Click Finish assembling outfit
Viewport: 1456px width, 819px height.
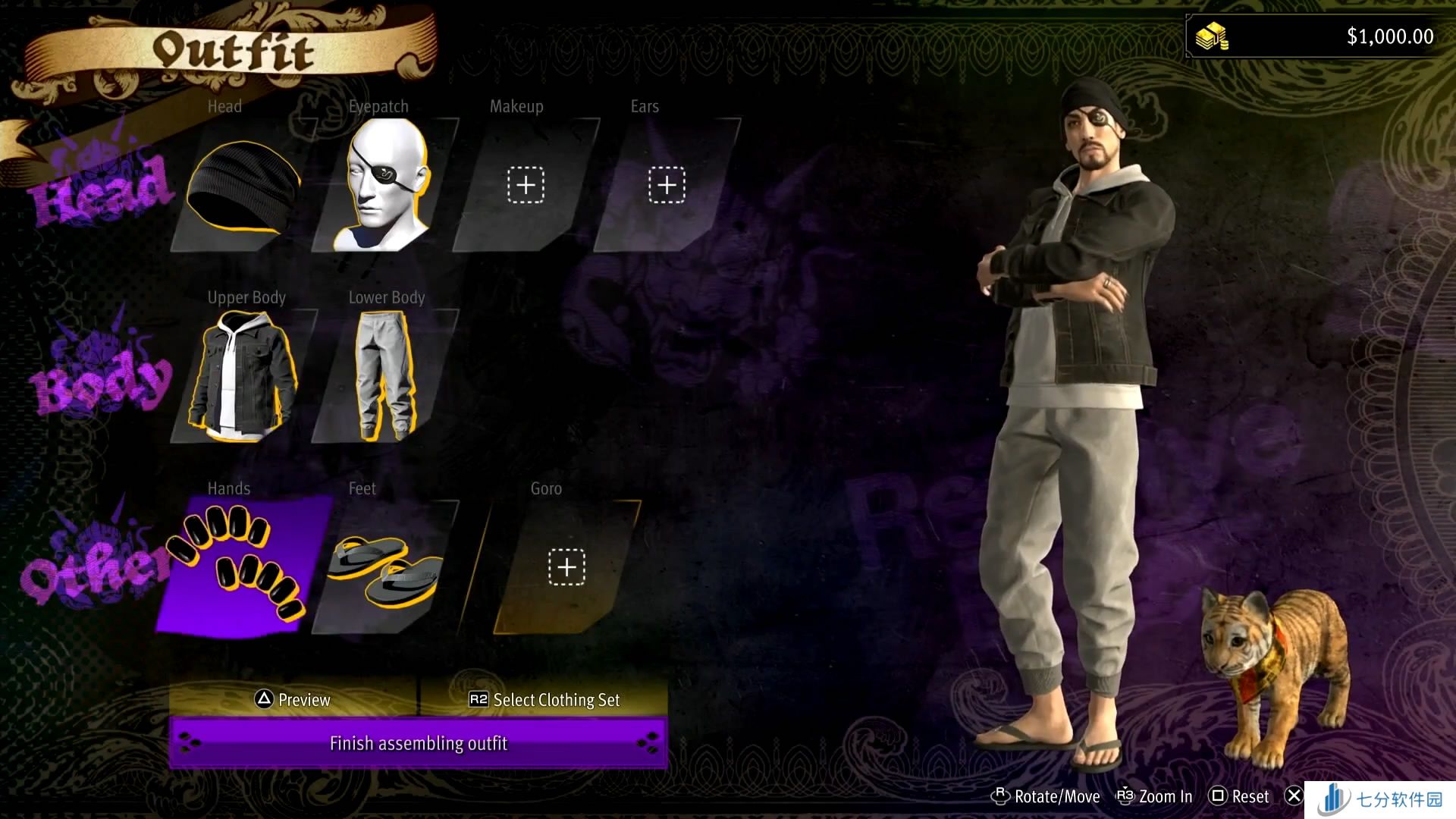tap(418, 744)
